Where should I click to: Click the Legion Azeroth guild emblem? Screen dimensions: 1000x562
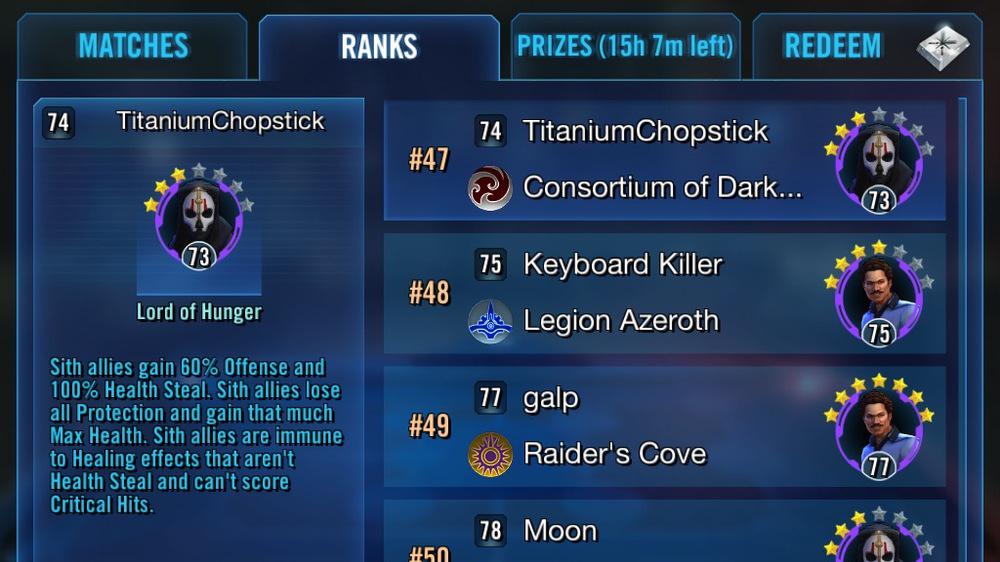[x=490, y=321]
